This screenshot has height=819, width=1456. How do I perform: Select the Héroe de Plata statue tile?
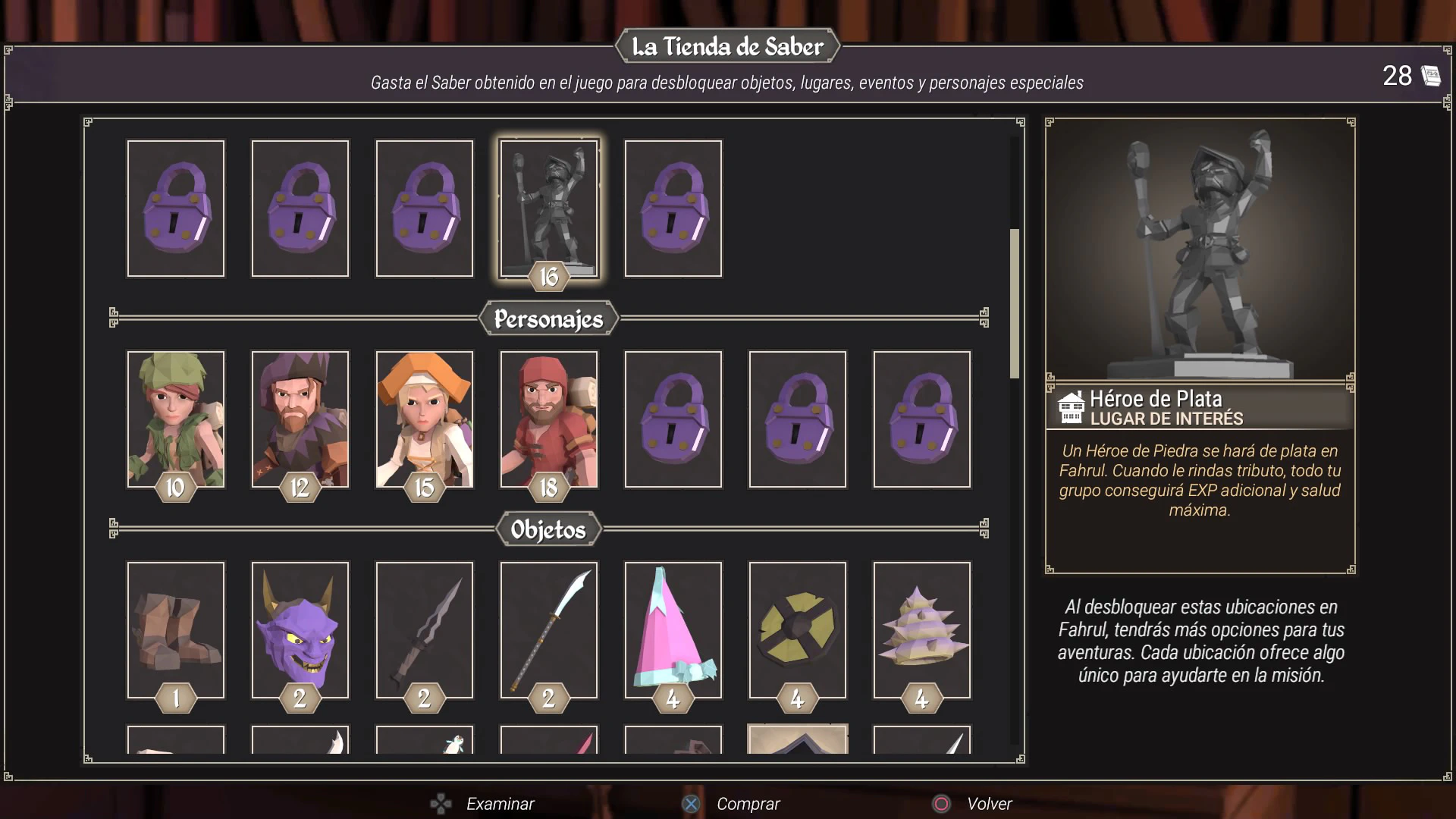tap(548, 209)
